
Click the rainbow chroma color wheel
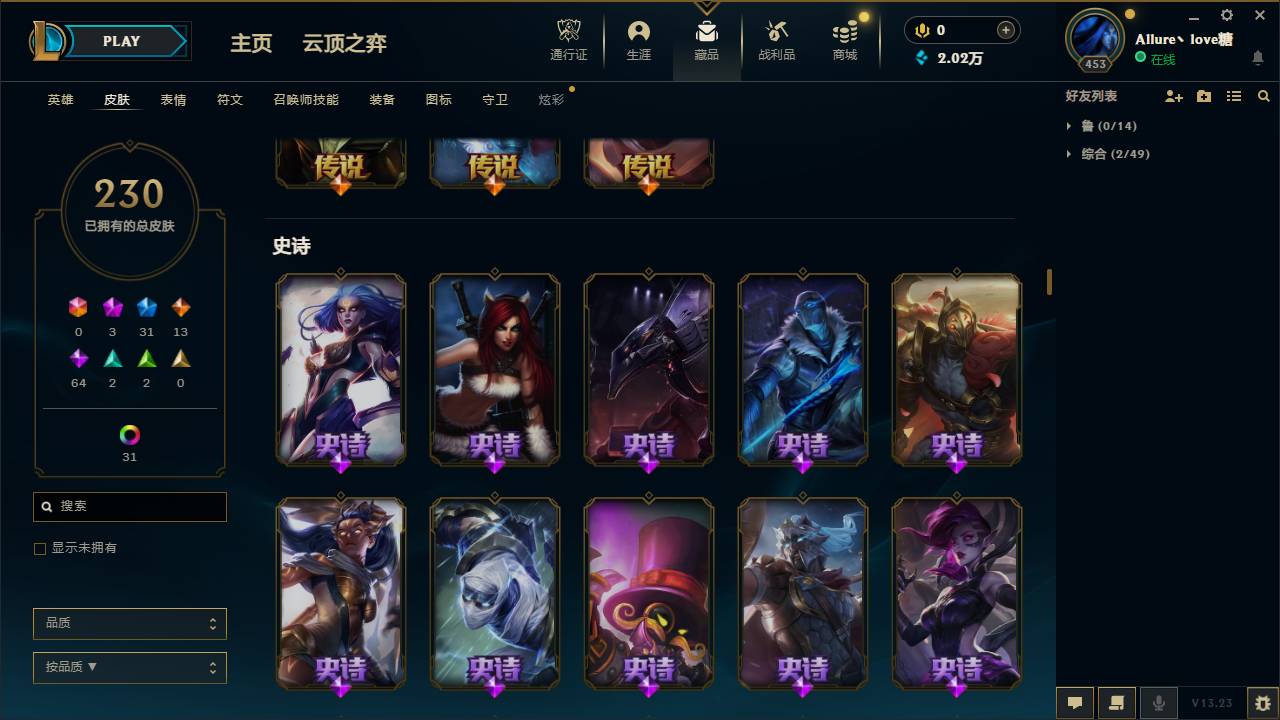coord(129,435)
